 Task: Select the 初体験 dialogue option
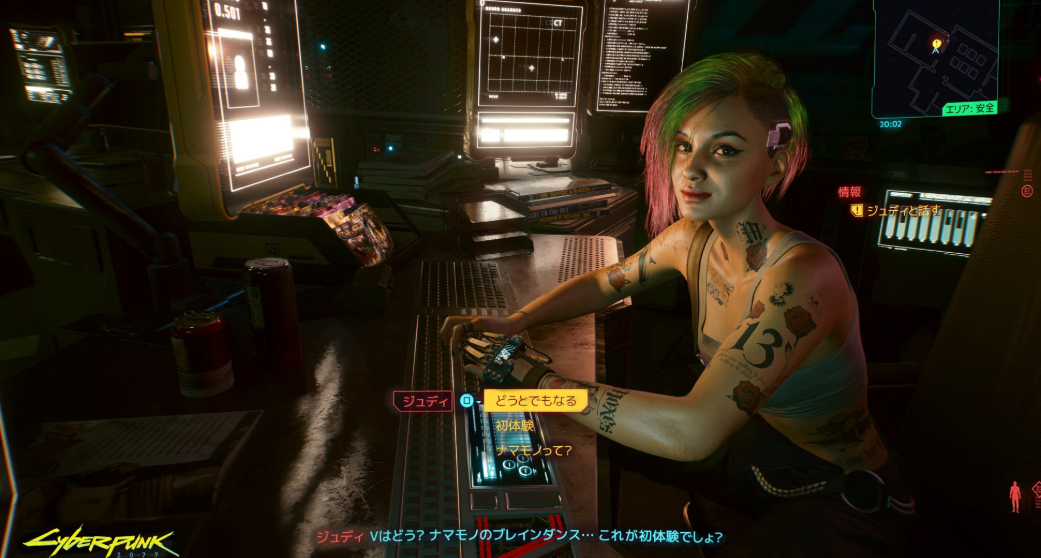point(515,425)
